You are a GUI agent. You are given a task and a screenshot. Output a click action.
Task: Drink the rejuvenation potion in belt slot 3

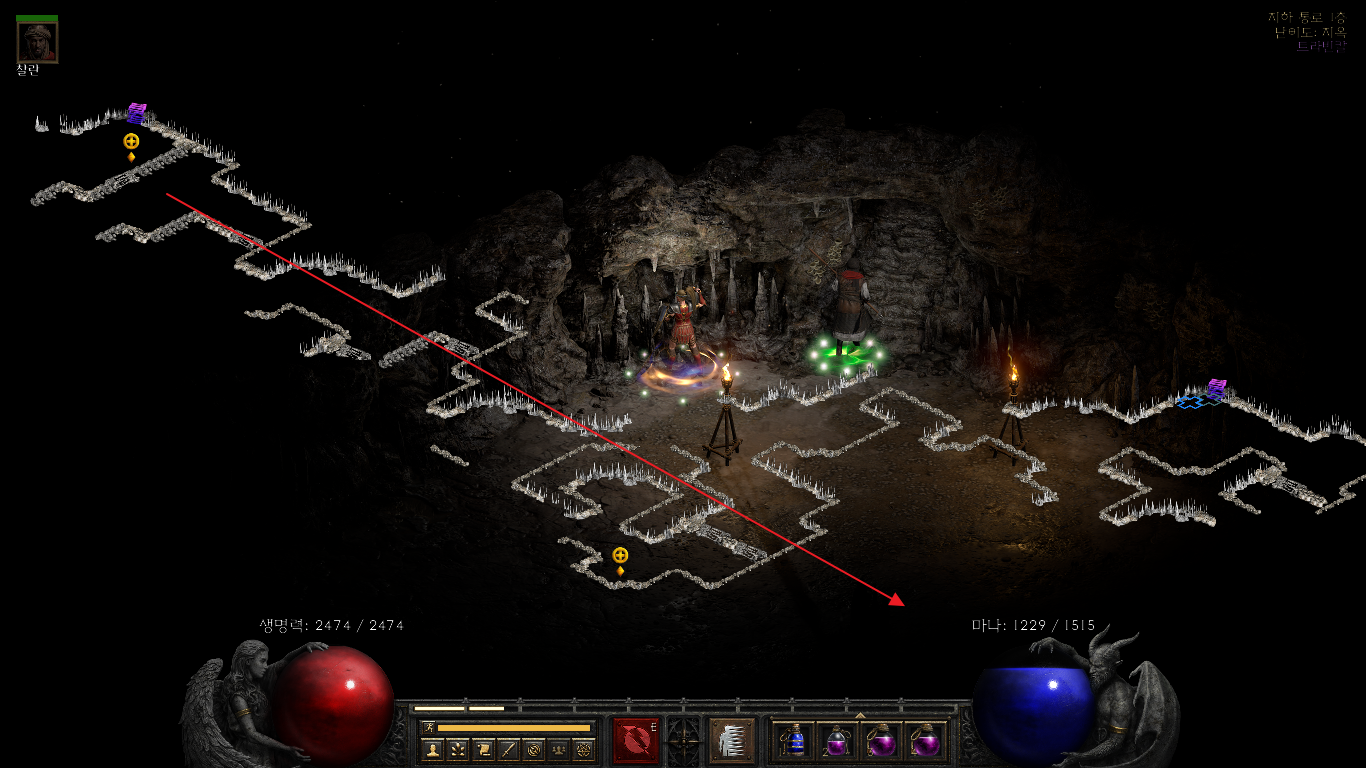point(882,742)
